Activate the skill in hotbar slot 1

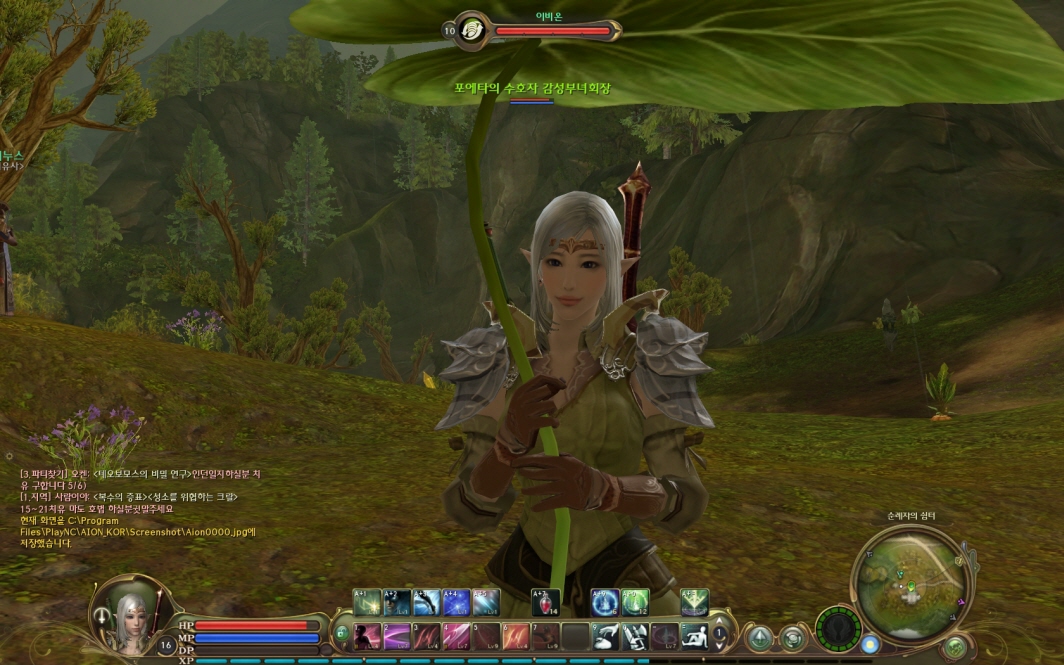(x=367, y=636)
